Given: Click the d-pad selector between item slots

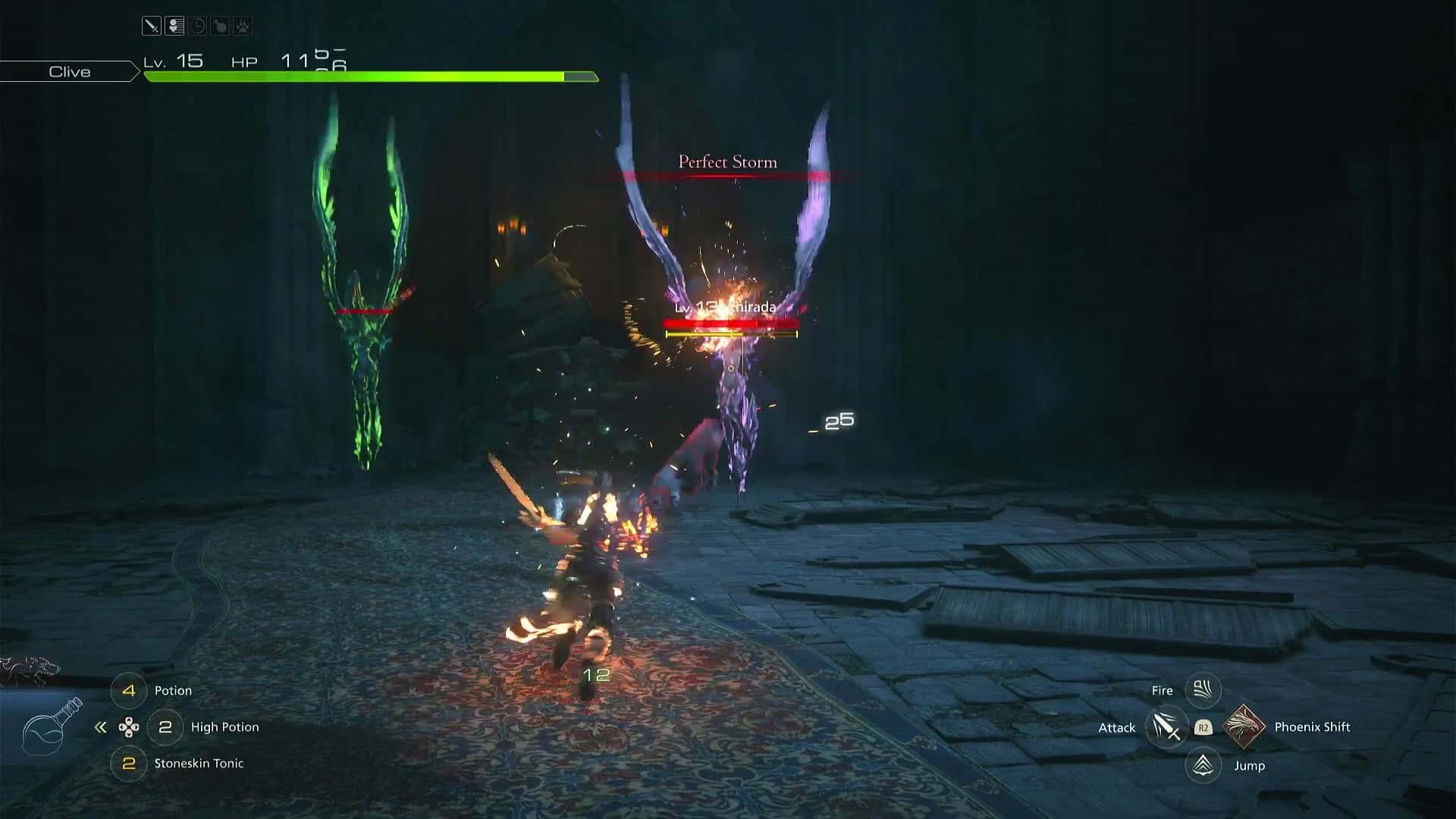Looking at the screenshot, I should coord(130,727).
